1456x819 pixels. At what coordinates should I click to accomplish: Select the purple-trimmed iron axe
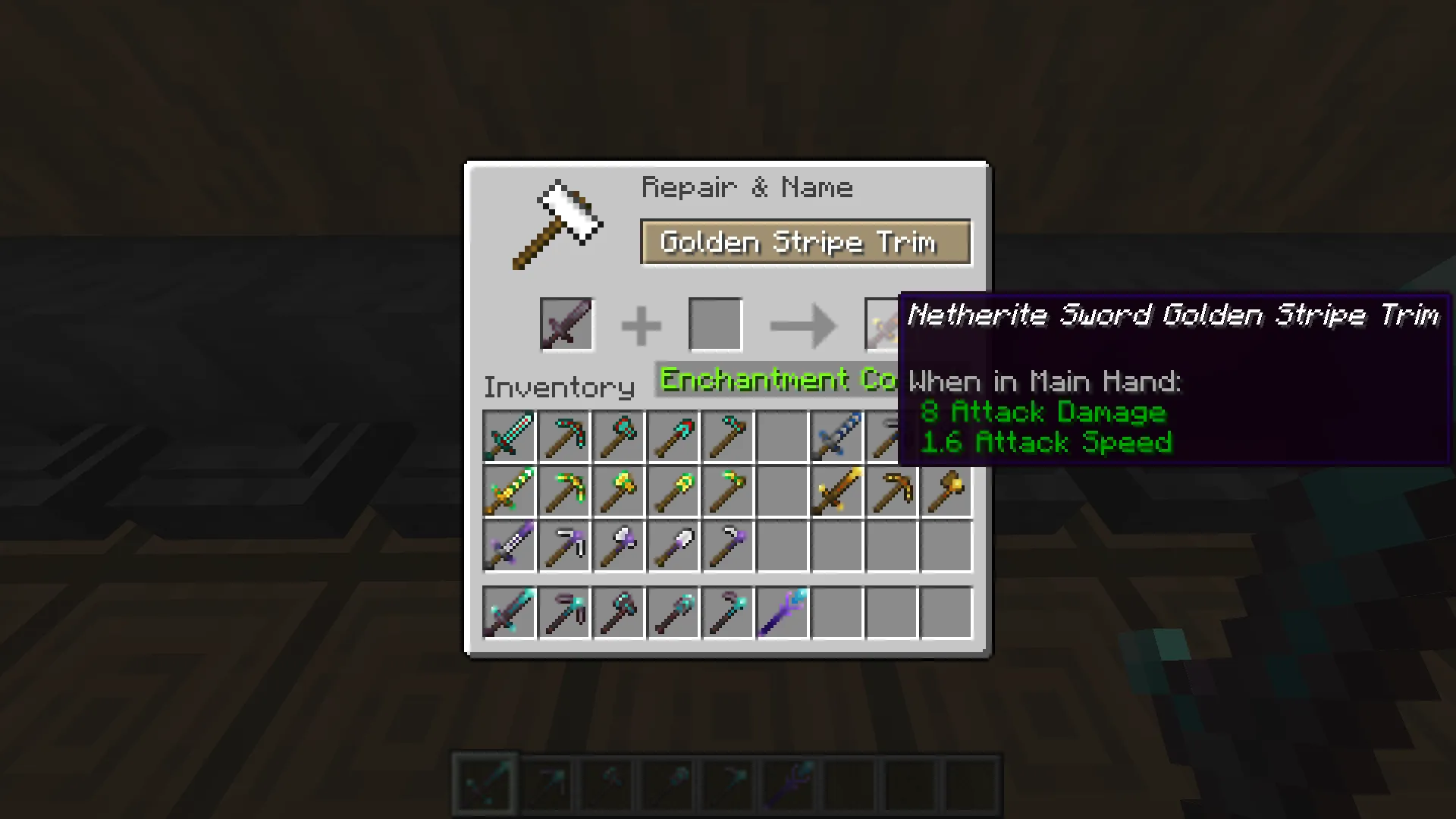619,546
